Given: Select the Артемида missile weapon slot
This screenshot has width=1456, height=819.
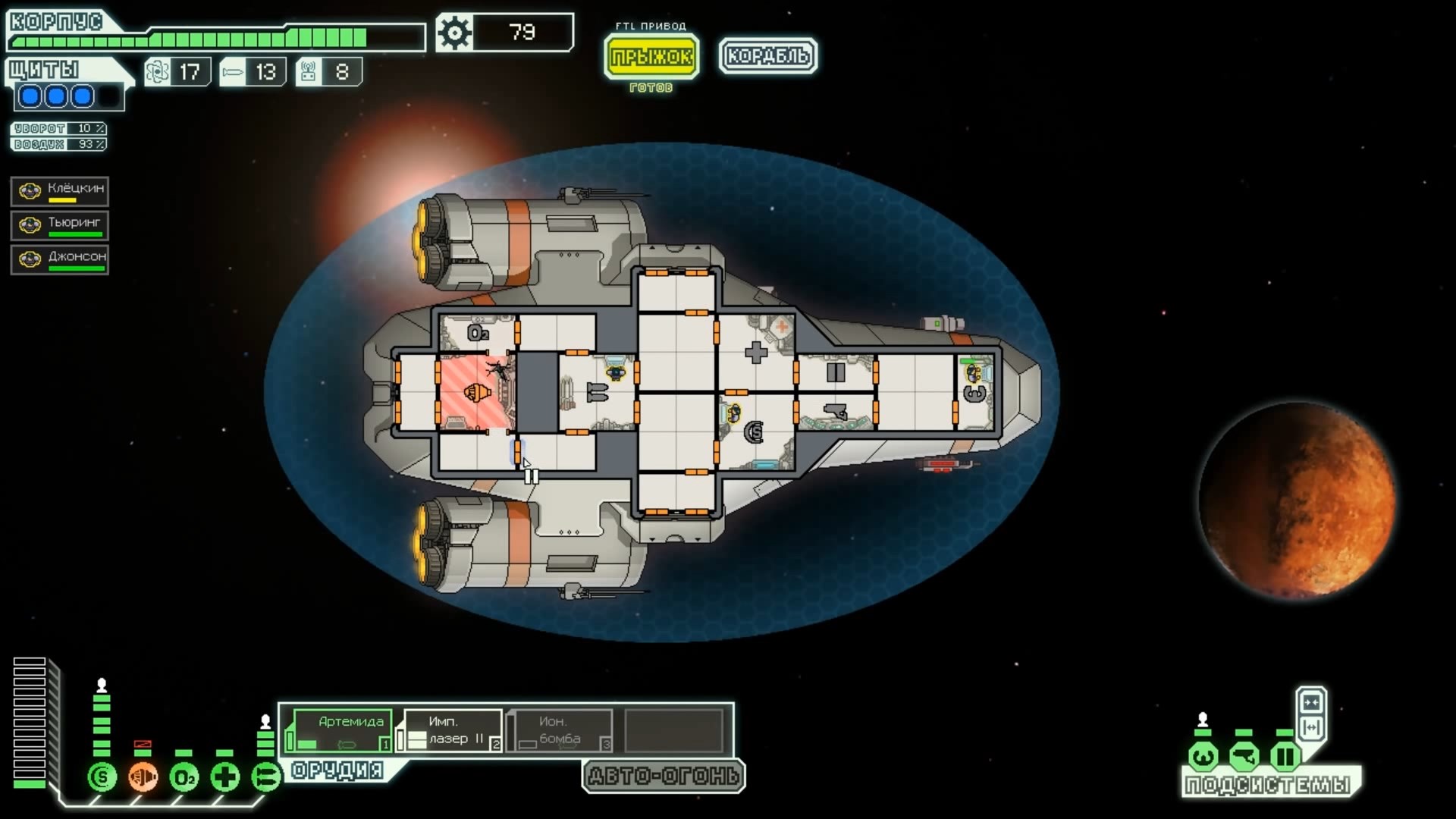Looking at the screenshot, I should pos(342,731).
